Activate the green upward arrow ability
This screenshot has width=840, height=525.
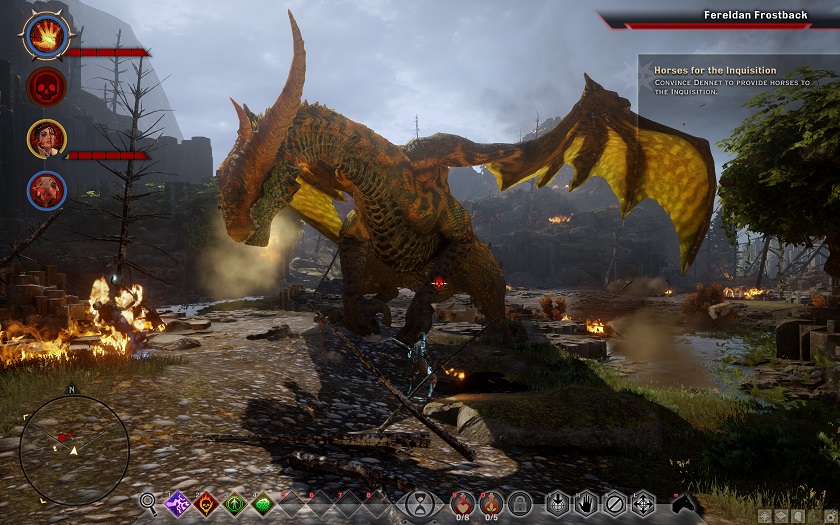click(235, 503)
